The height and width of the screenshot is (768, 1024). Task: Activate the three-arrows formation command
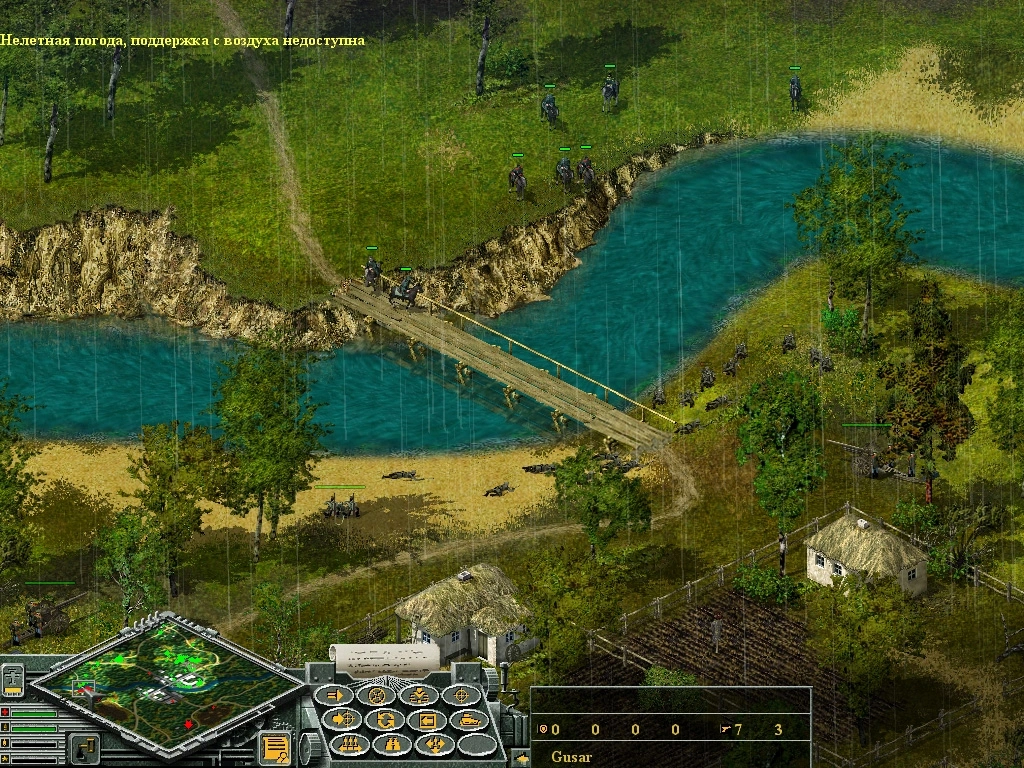click(350, 744)
